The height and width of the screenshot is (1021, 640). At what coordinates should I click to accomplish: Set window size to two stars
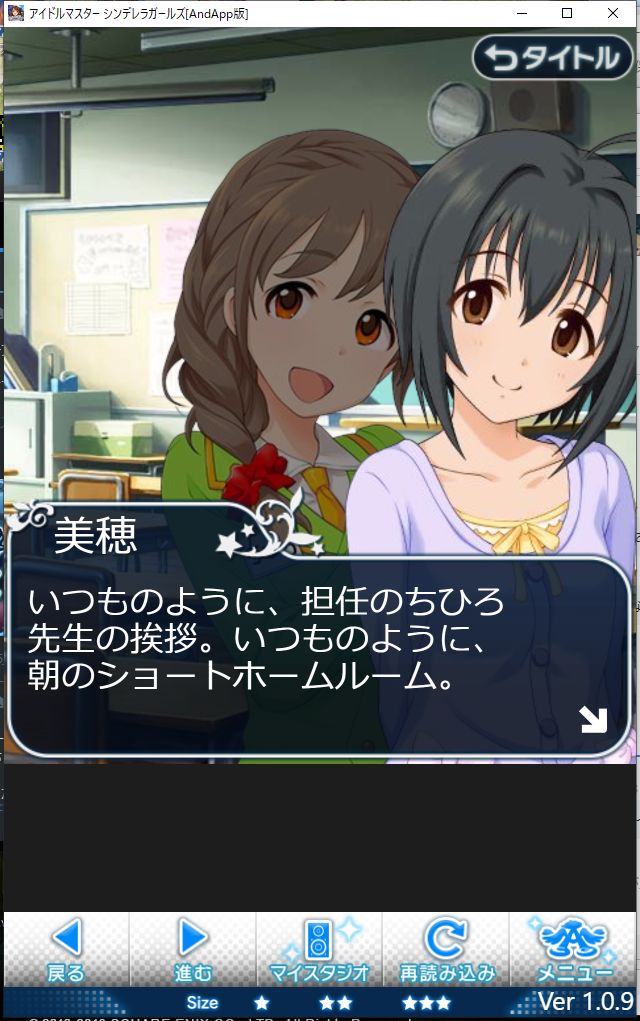click(x=335, y=1002)
